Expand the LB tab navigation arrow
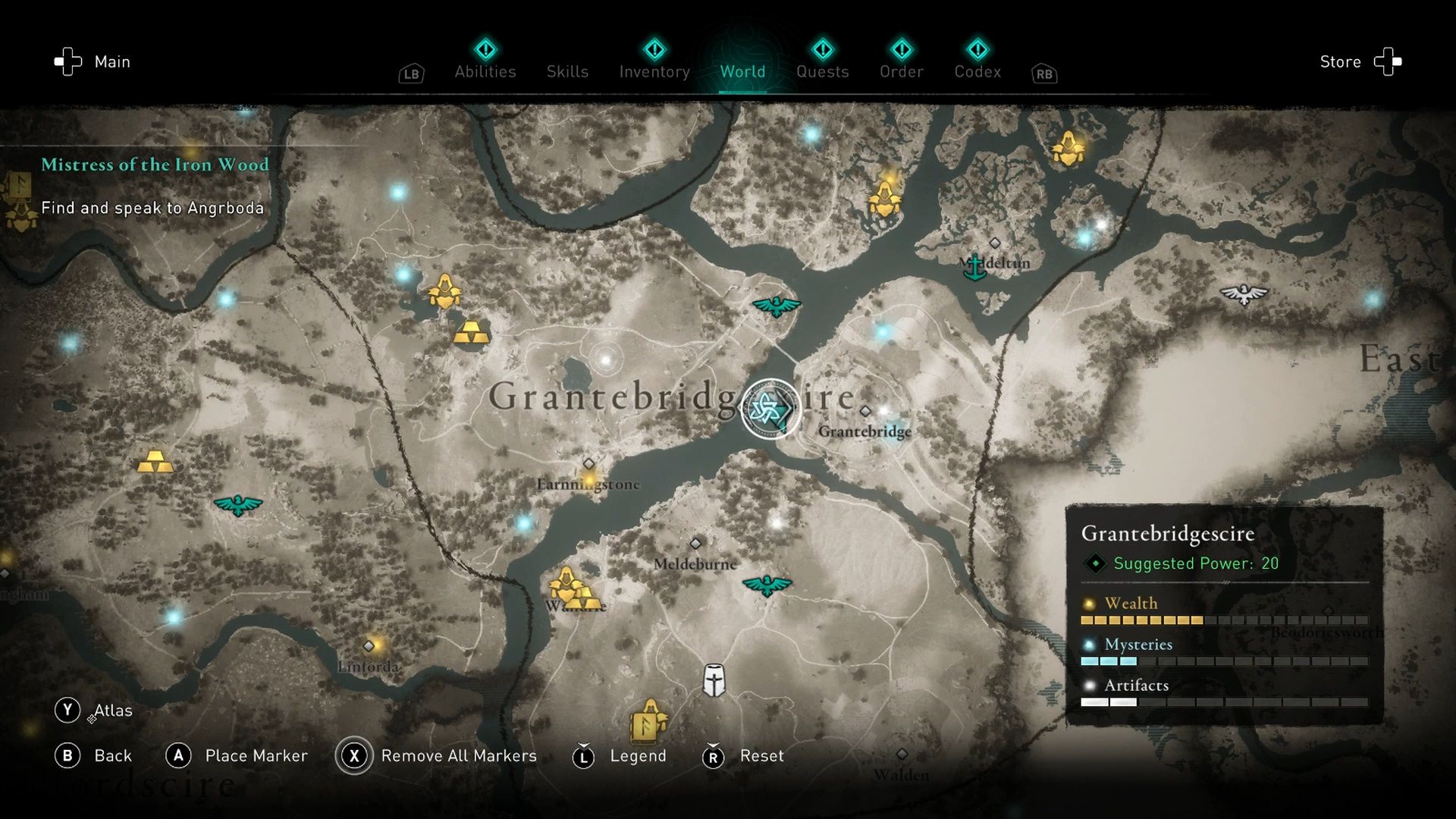 tap(410, 74)
